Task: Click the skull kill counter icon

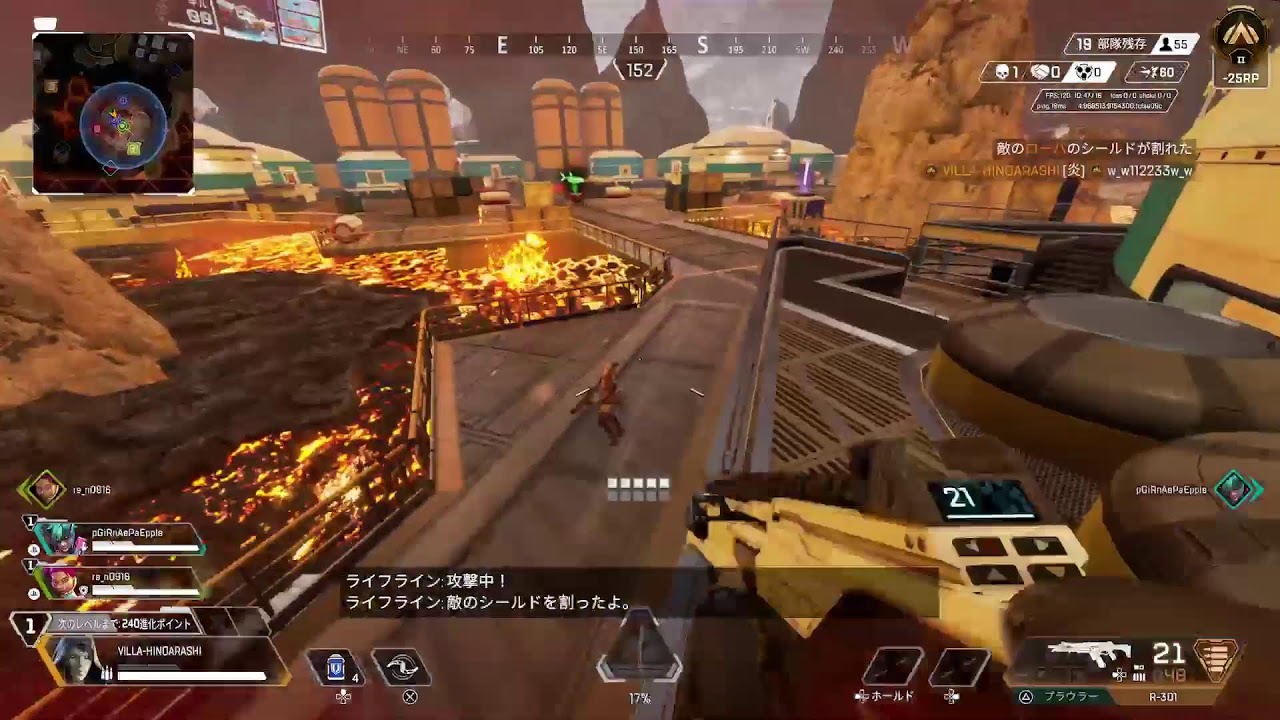Action: 1000,70
